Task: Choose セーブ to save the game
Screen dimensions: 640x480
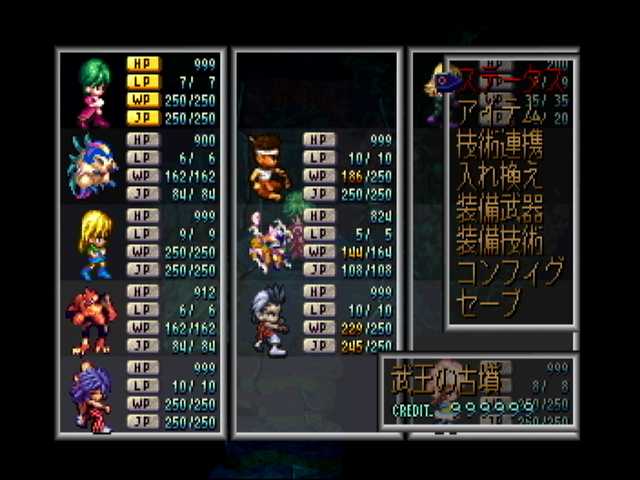Action: (x=488, y=304)
